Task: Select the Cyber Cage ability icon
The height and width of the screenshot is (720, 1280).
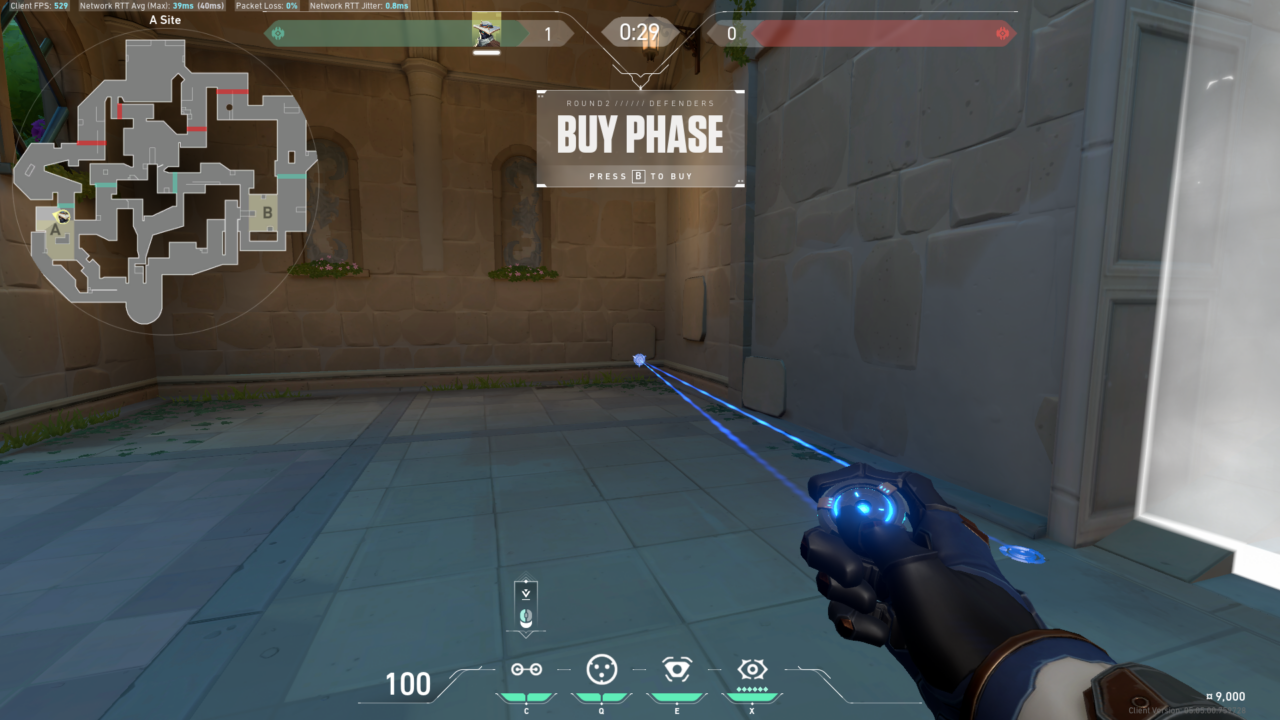Action: (x=603, y=670)
